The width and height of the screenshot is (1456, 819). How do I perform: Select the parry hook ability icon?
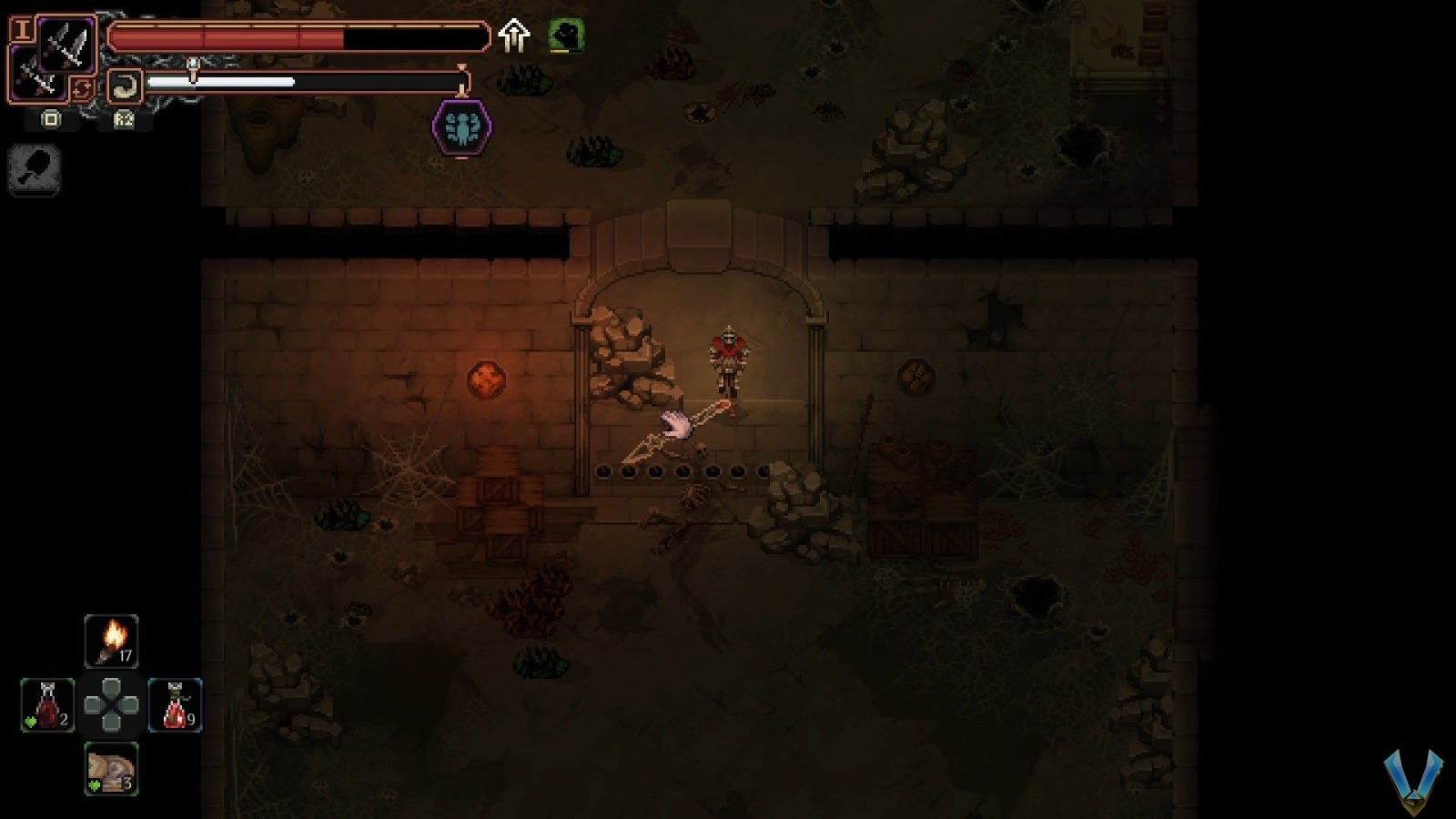click(126, 85)
